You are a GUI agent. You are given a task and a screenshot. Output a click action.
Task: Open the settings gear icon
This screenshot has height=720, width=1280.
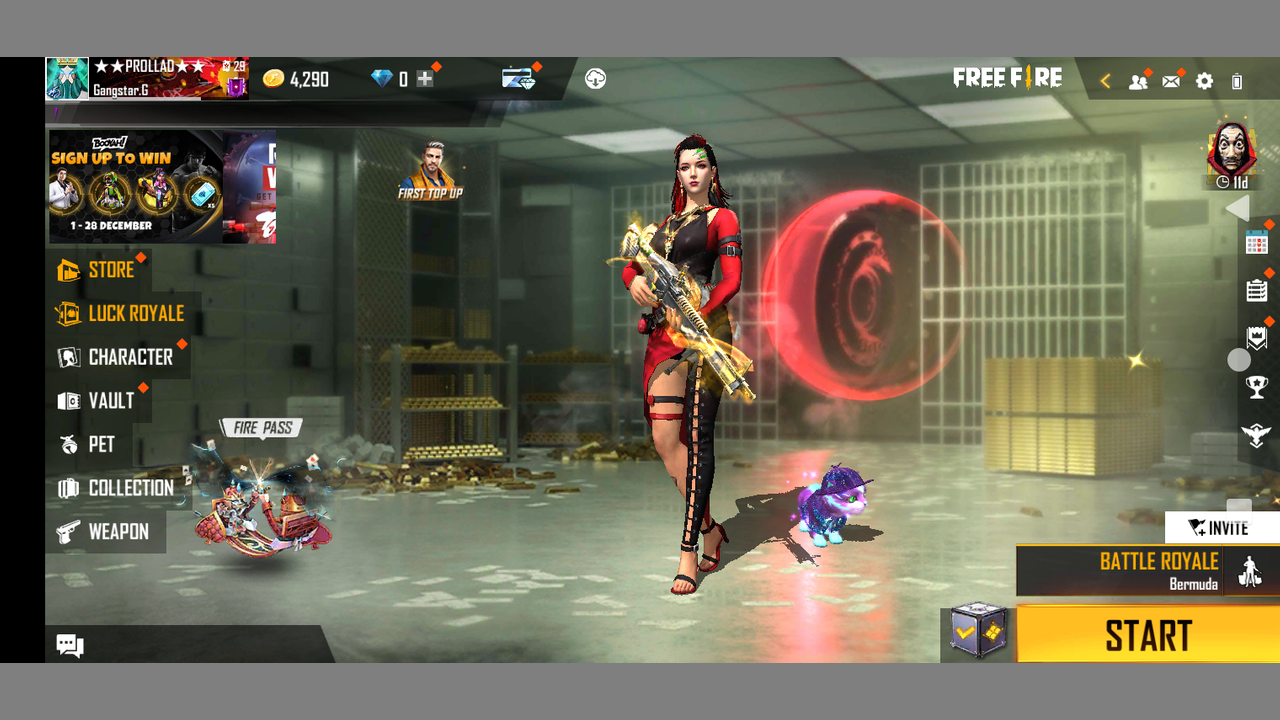click(1204, 81)
